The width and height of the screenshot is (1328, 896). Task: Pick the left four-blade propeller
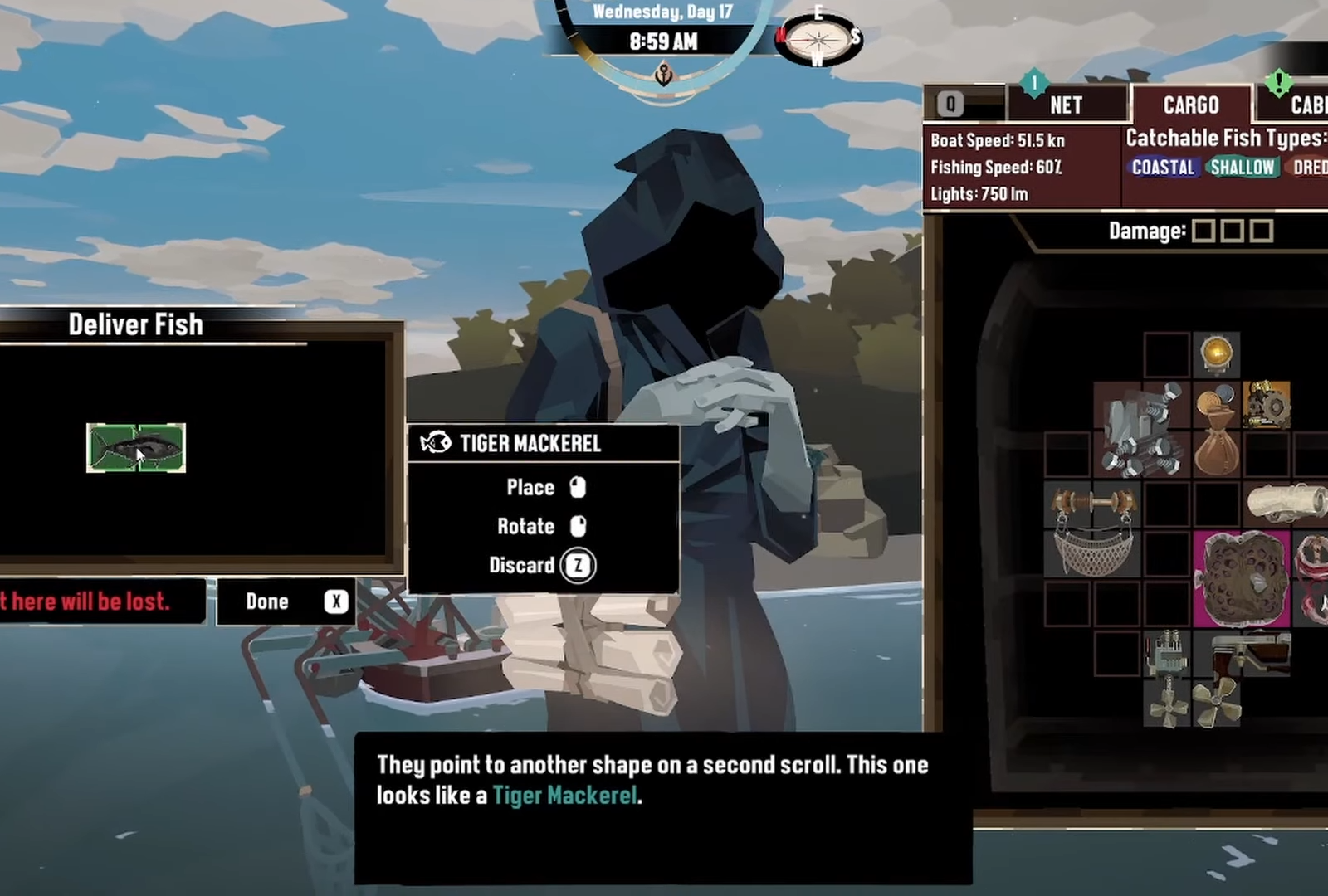(x=1167, y=703)
